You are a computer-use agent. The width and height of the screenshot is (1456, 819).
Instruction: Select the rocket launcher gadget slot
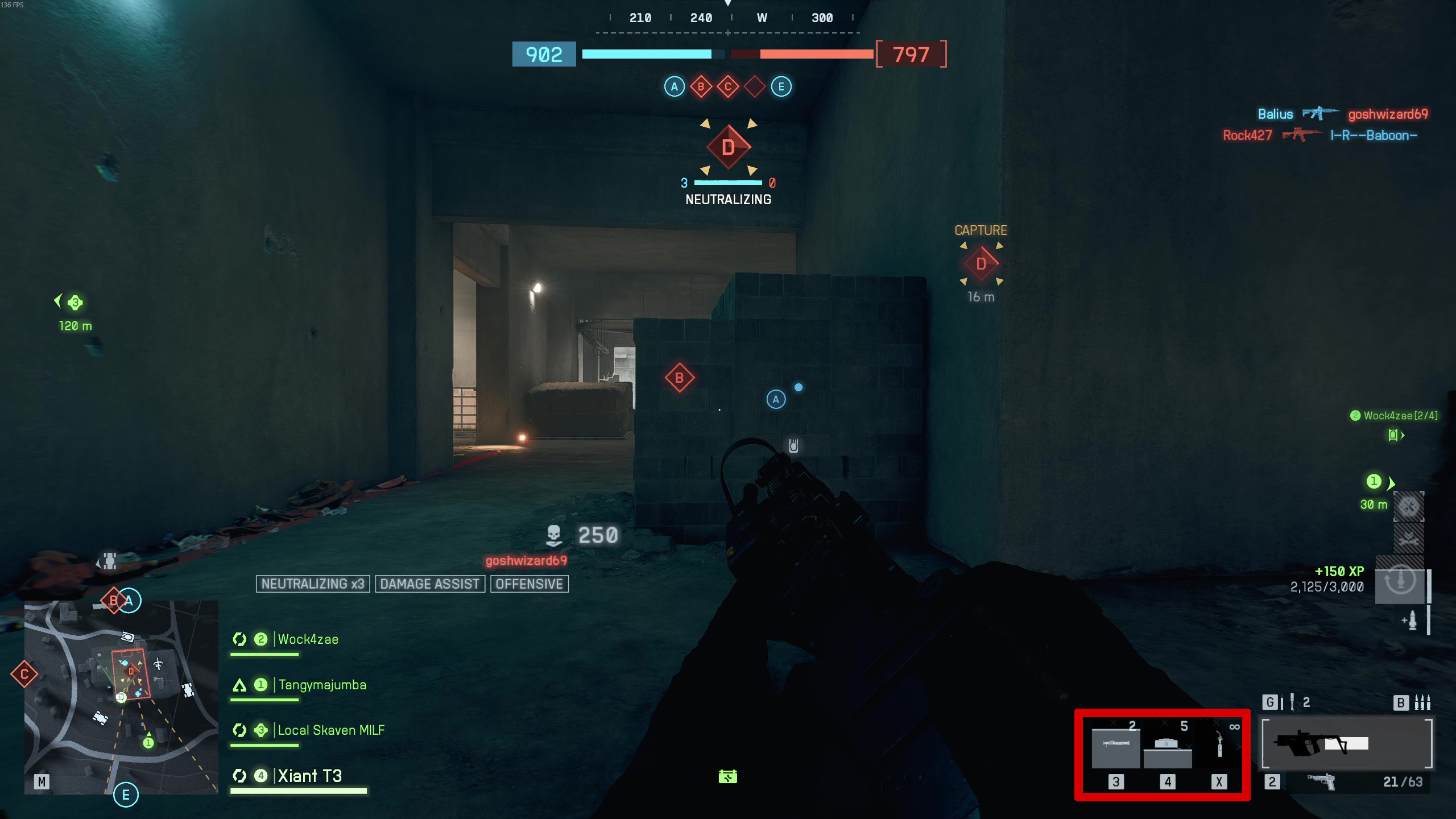coord(1115,746)
